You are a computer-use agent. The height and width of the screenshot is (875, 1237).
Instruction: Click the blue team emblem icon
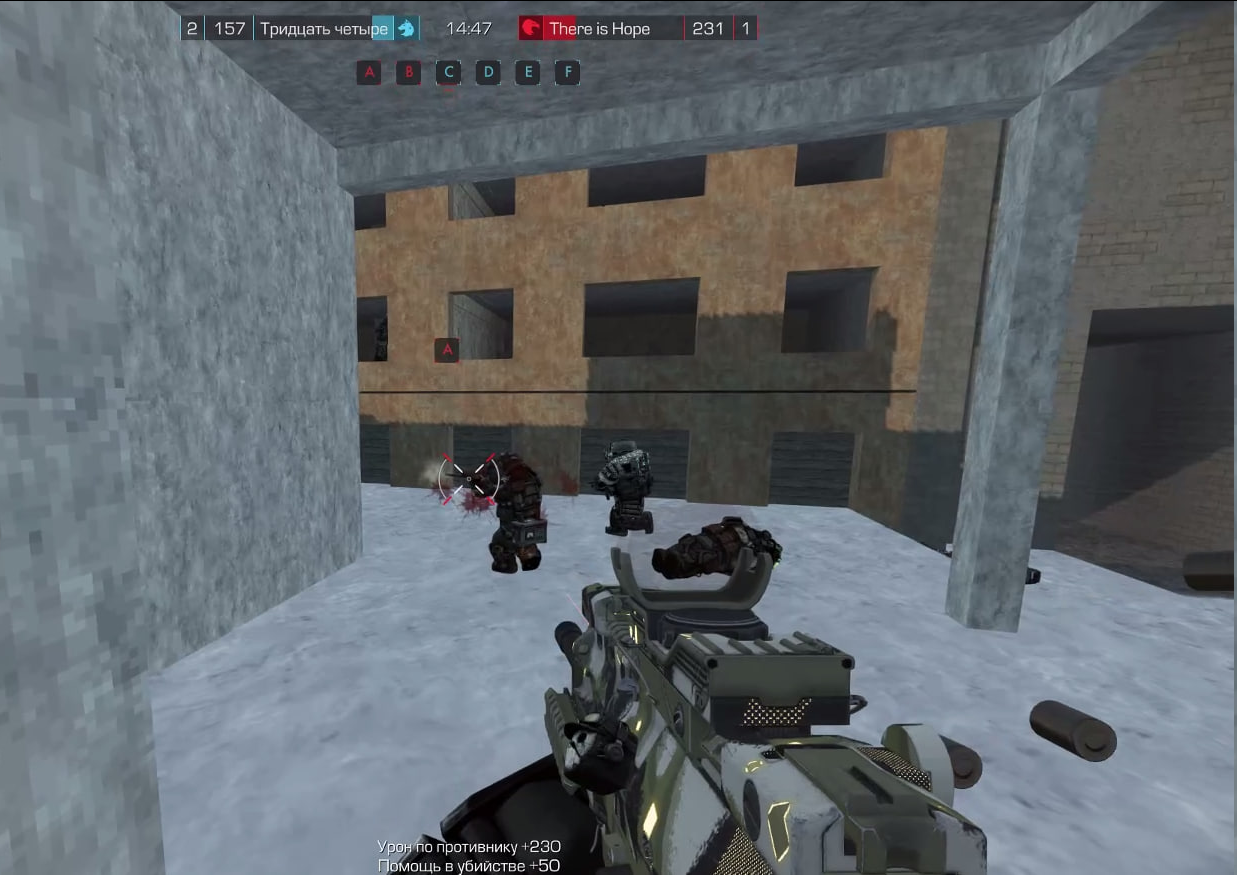pyautogui.click(x=406, y=28)
